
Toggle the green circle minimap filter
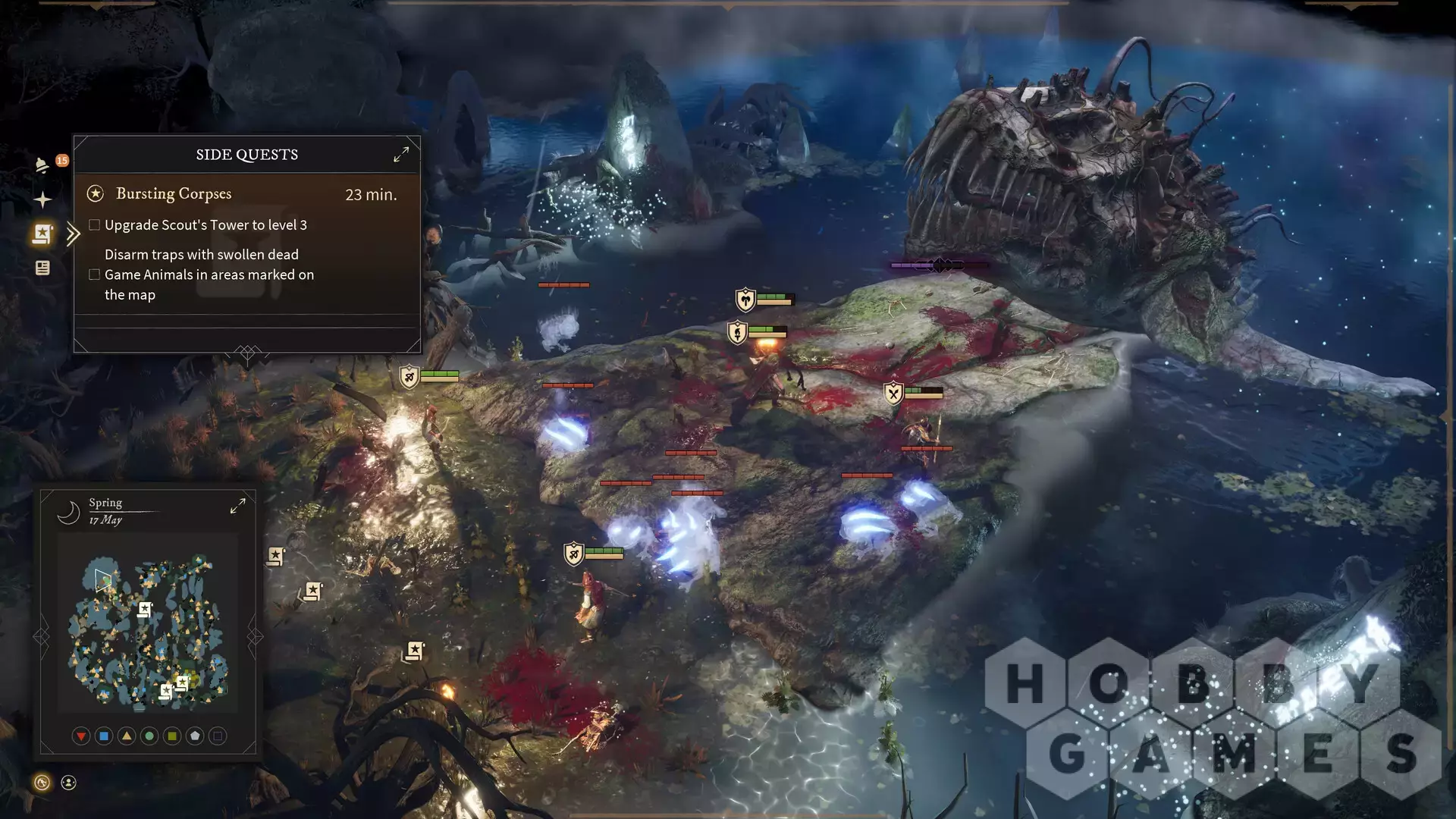pos(149,736)
